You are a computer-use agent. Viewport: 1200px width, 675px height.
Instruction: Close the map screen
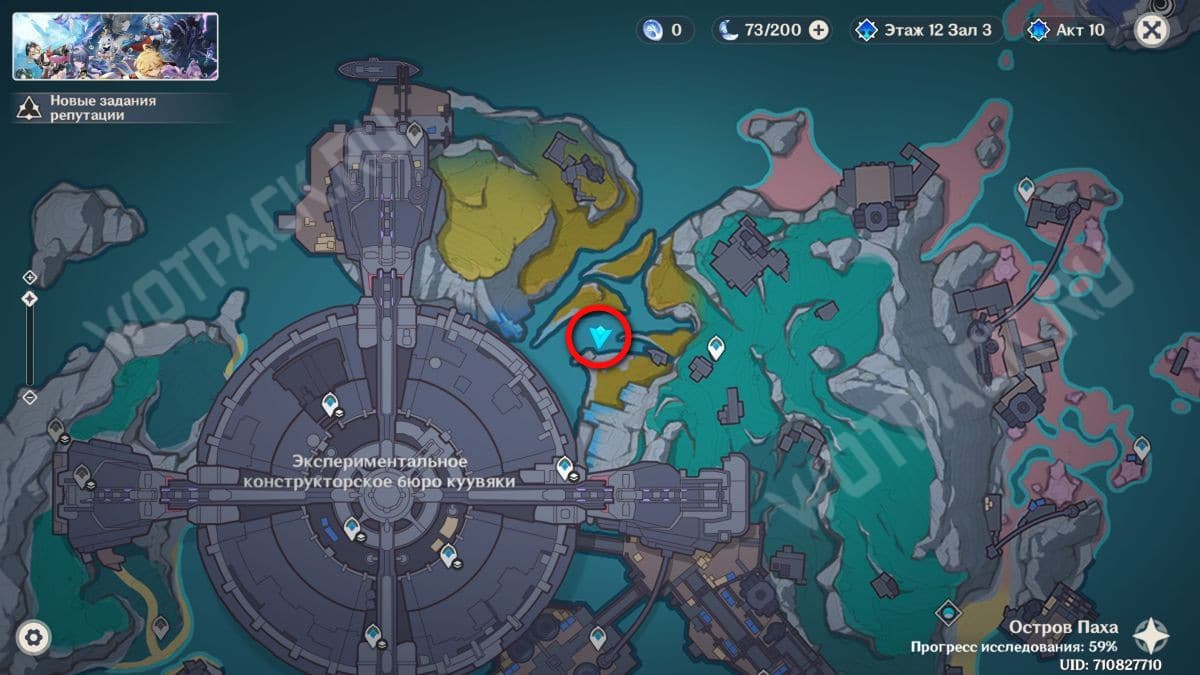pyautogui.click(x=1152, y=30)
